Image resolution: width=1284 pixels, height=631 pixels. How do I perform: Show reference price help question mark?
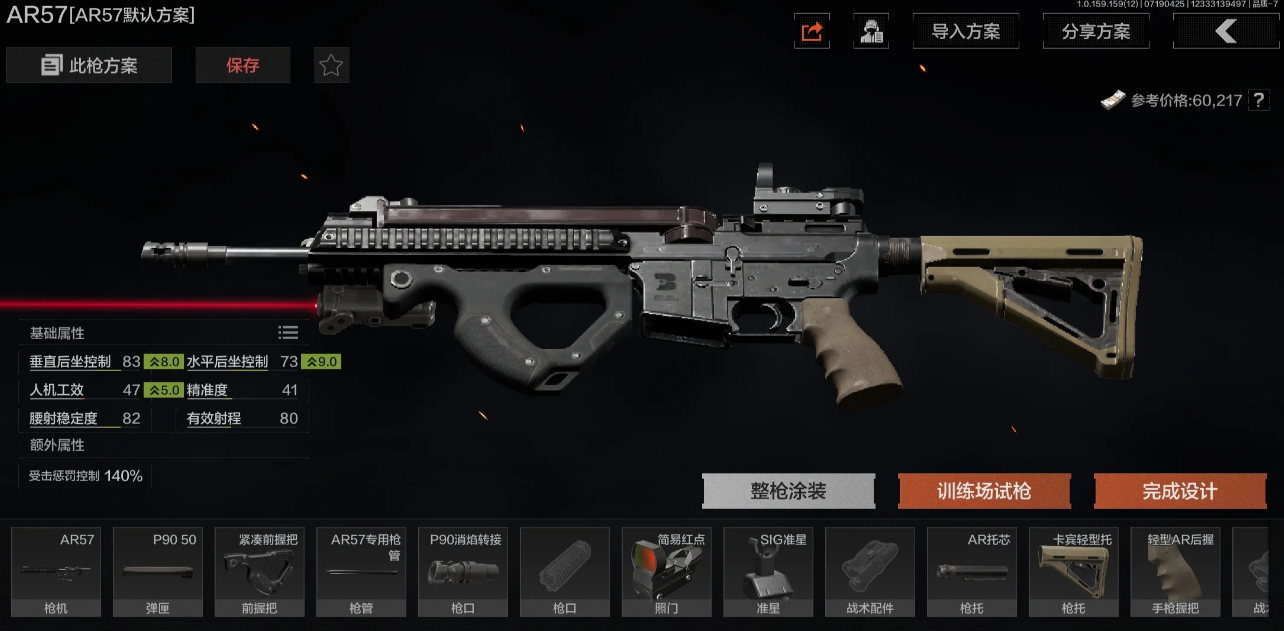coord(1259,100)
